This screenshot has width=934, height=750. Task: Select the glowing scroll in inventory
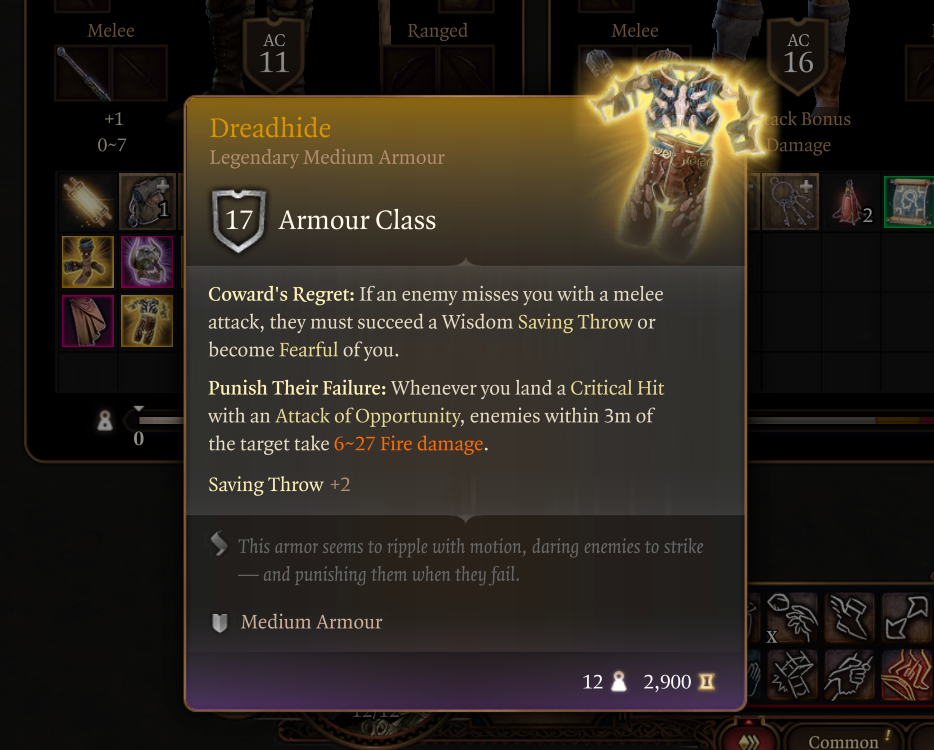[x=87, y=201]
